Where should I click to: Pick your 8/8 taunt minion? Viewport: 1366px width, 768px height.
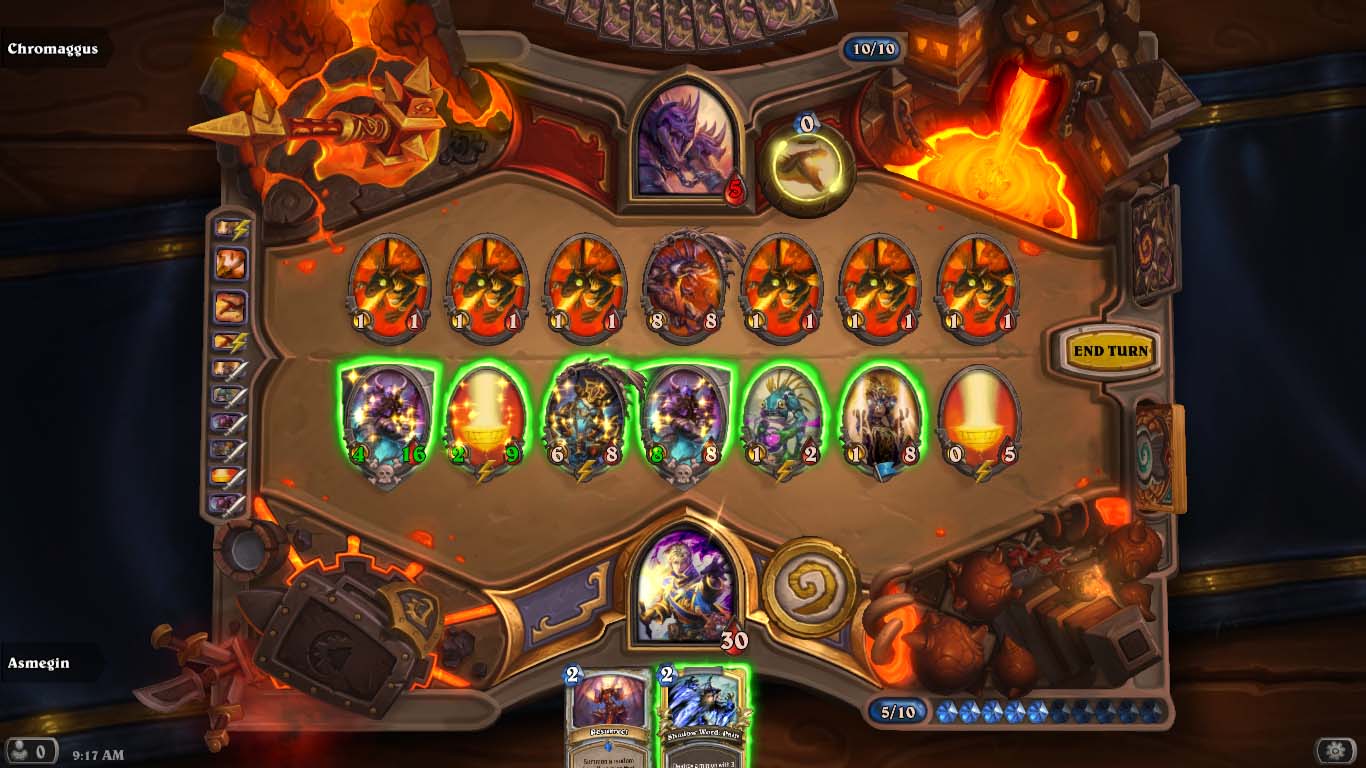[x=685, y=420]
